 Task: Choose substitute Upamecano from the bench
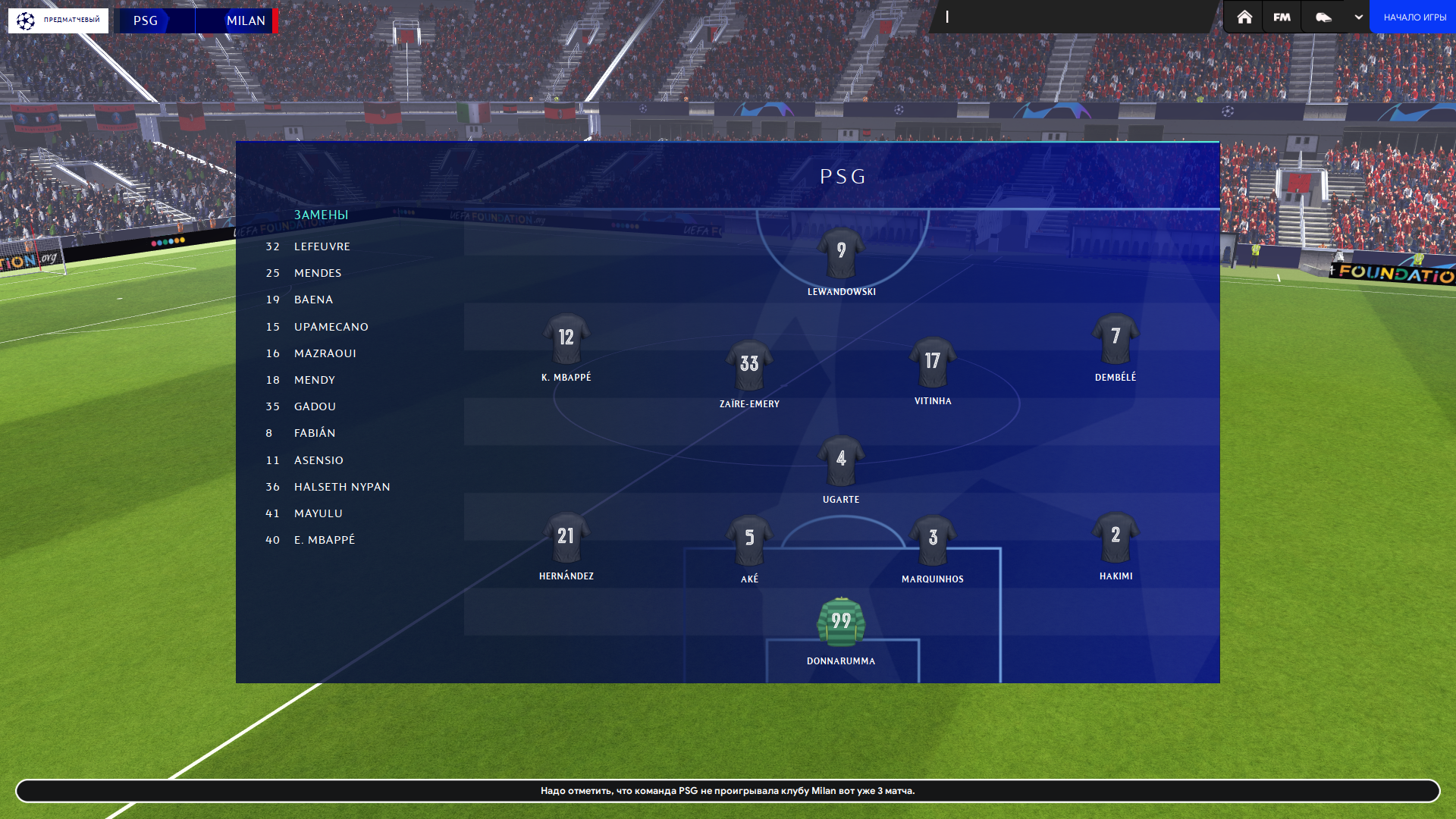click(x=331, y=327)
